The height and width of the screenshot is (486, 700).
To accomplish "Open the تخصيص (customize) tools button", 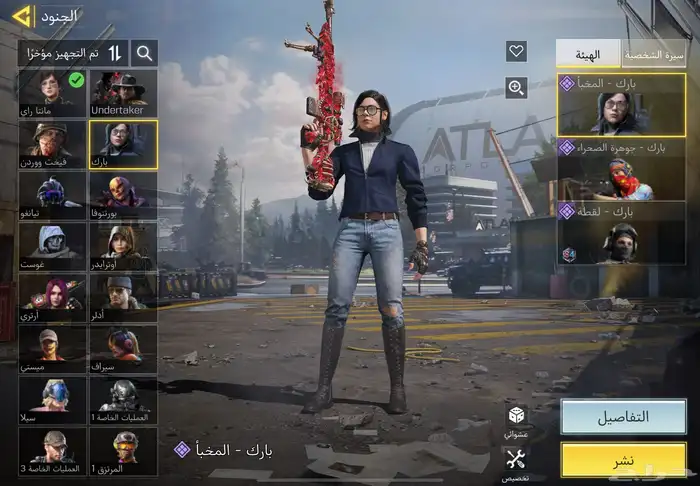I will [x=516, y=463].
